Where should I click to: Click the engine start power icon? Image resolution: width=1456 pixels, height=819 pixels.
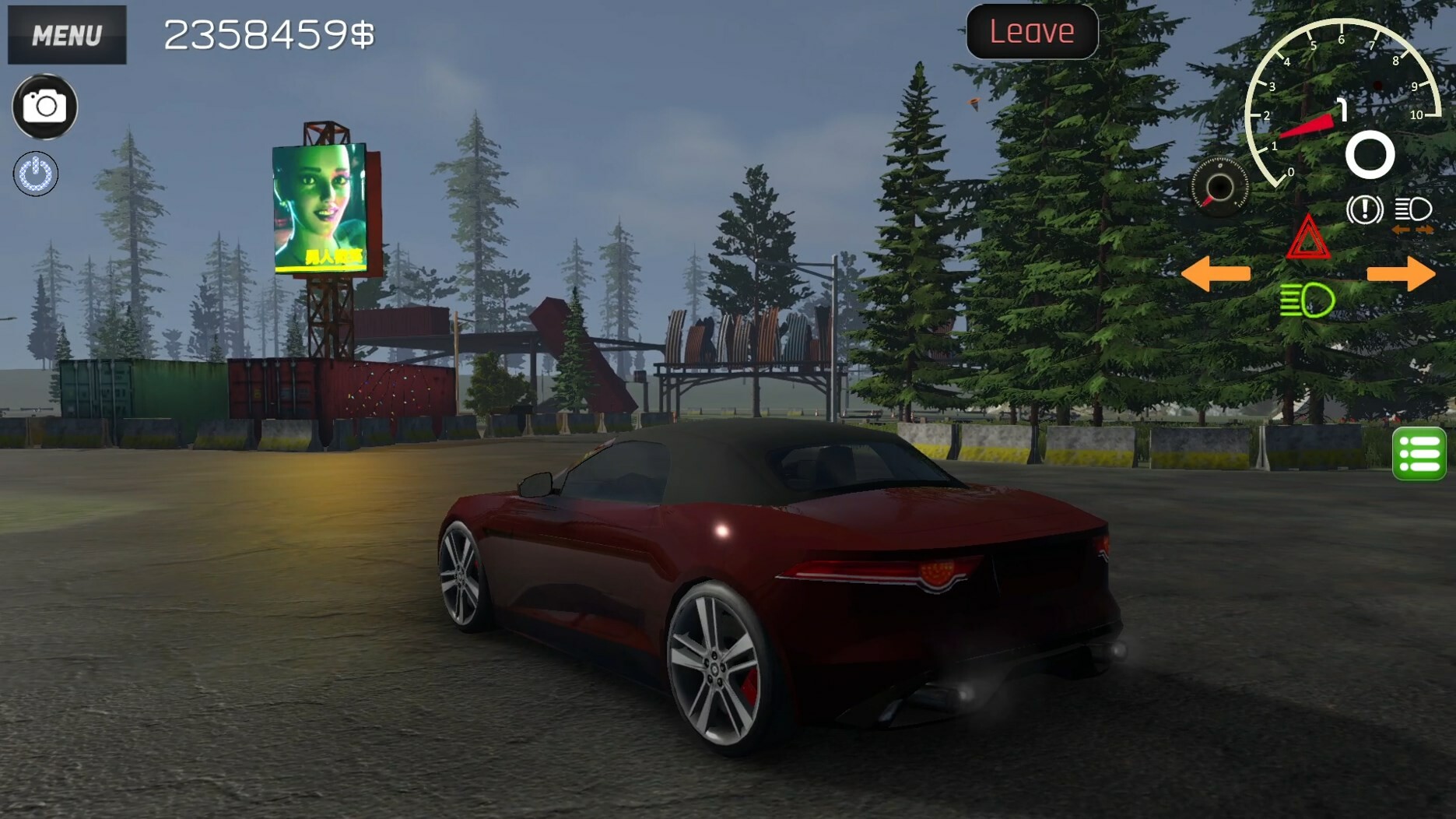35,174
